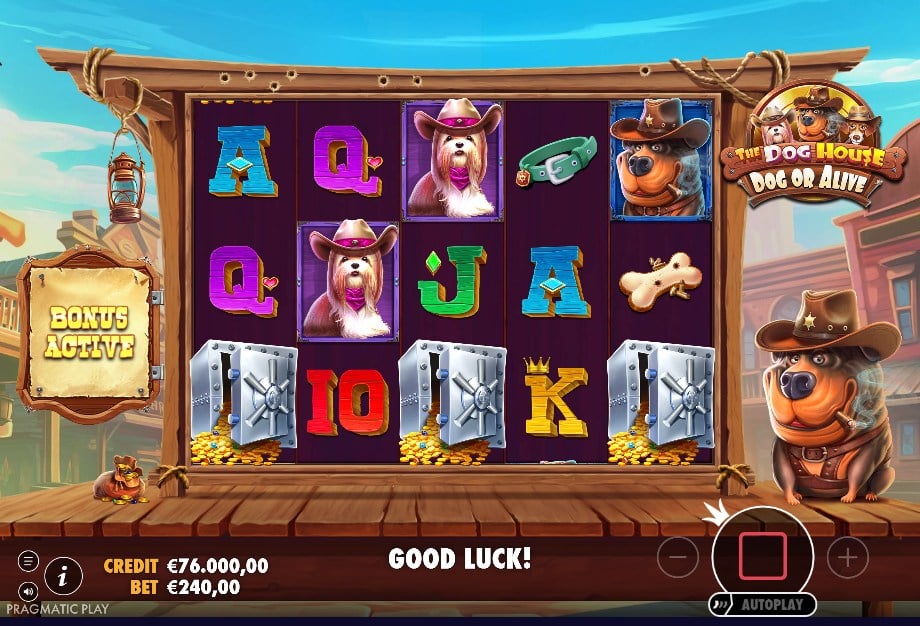Stop the spin with the red square button
Image resolution: width=920 pixels, height=626 pixels.
[x=762, y=557]
